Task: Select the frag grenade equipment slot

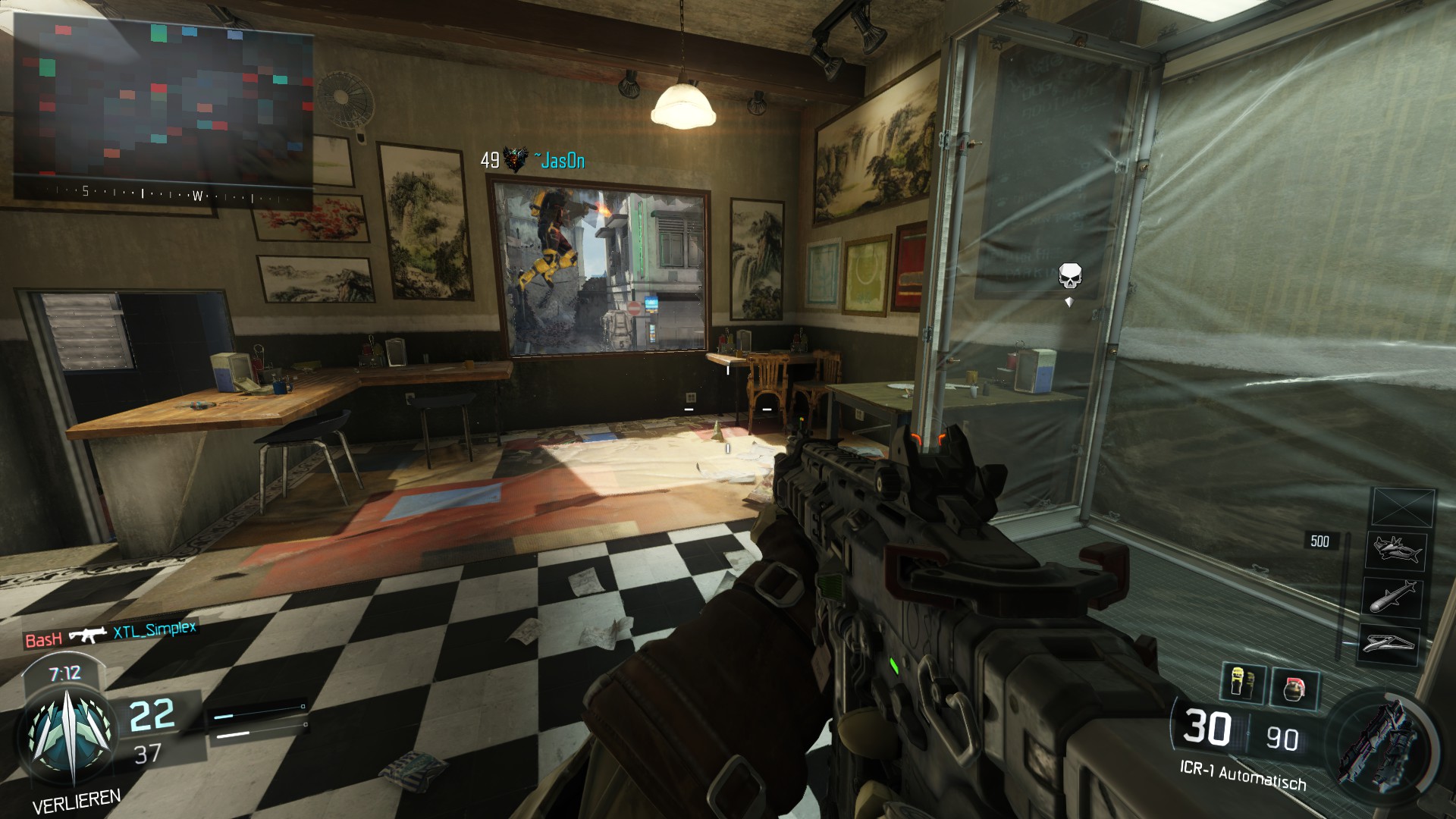Action: [1296, 689]
